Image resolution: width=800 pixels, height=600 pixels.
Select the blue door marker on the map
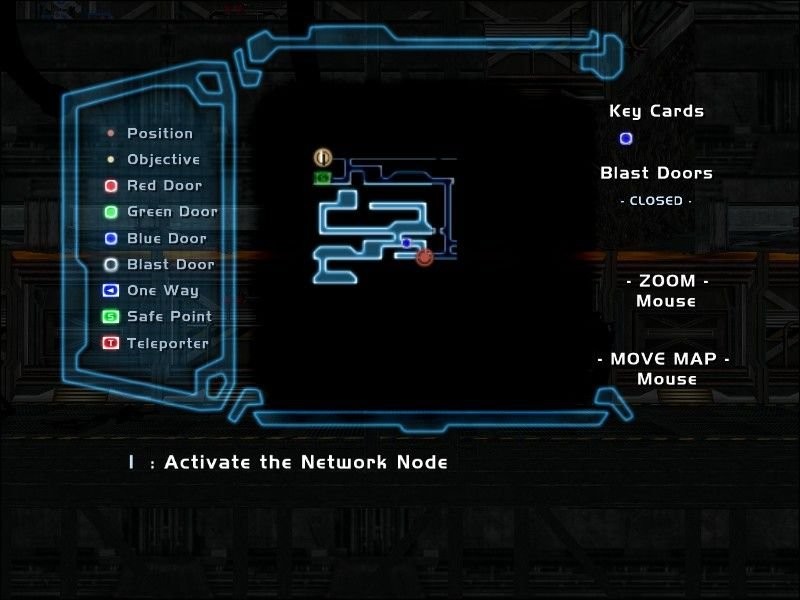406,243
